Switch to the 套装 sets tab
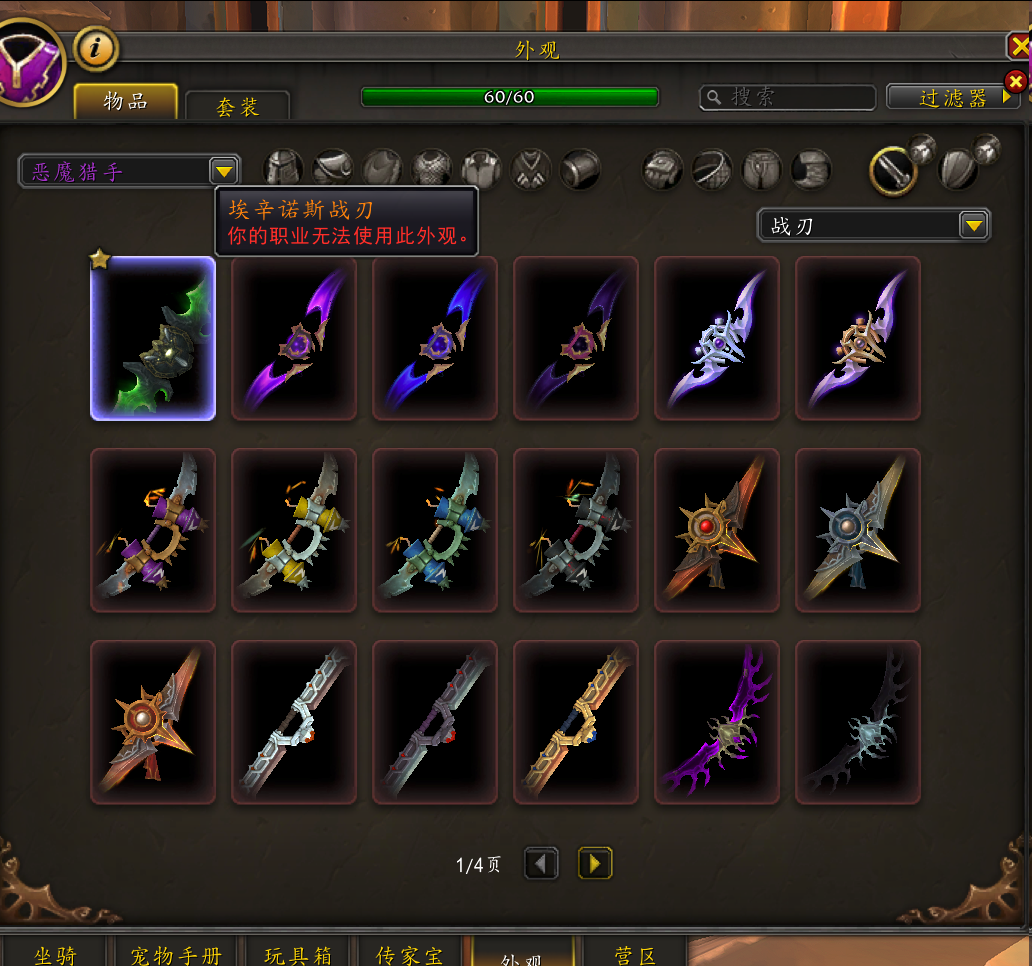The image size is (1032, 966). click(x=238, y=106)
